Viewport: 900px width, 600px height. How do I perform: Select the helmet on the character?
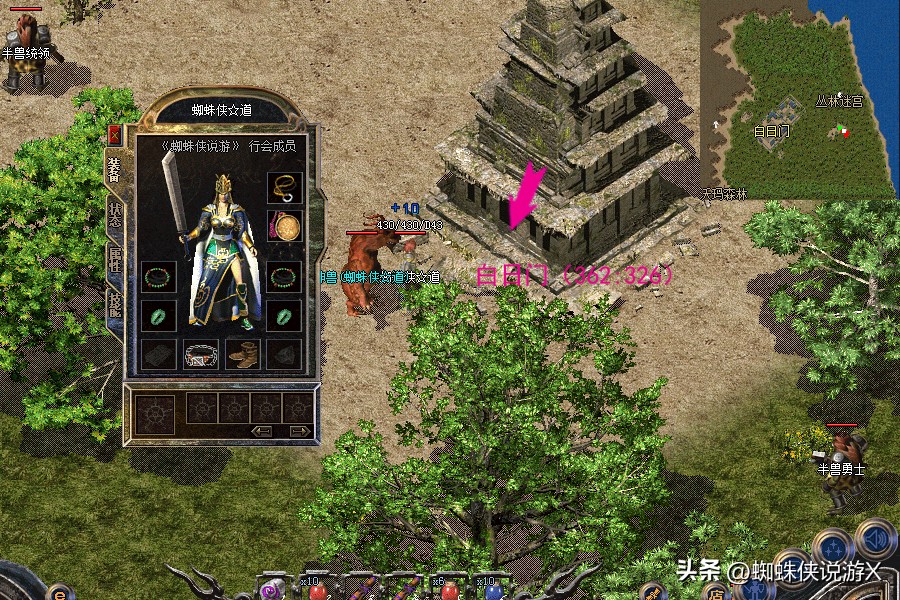pyautogui.click(x=223, y=185)
